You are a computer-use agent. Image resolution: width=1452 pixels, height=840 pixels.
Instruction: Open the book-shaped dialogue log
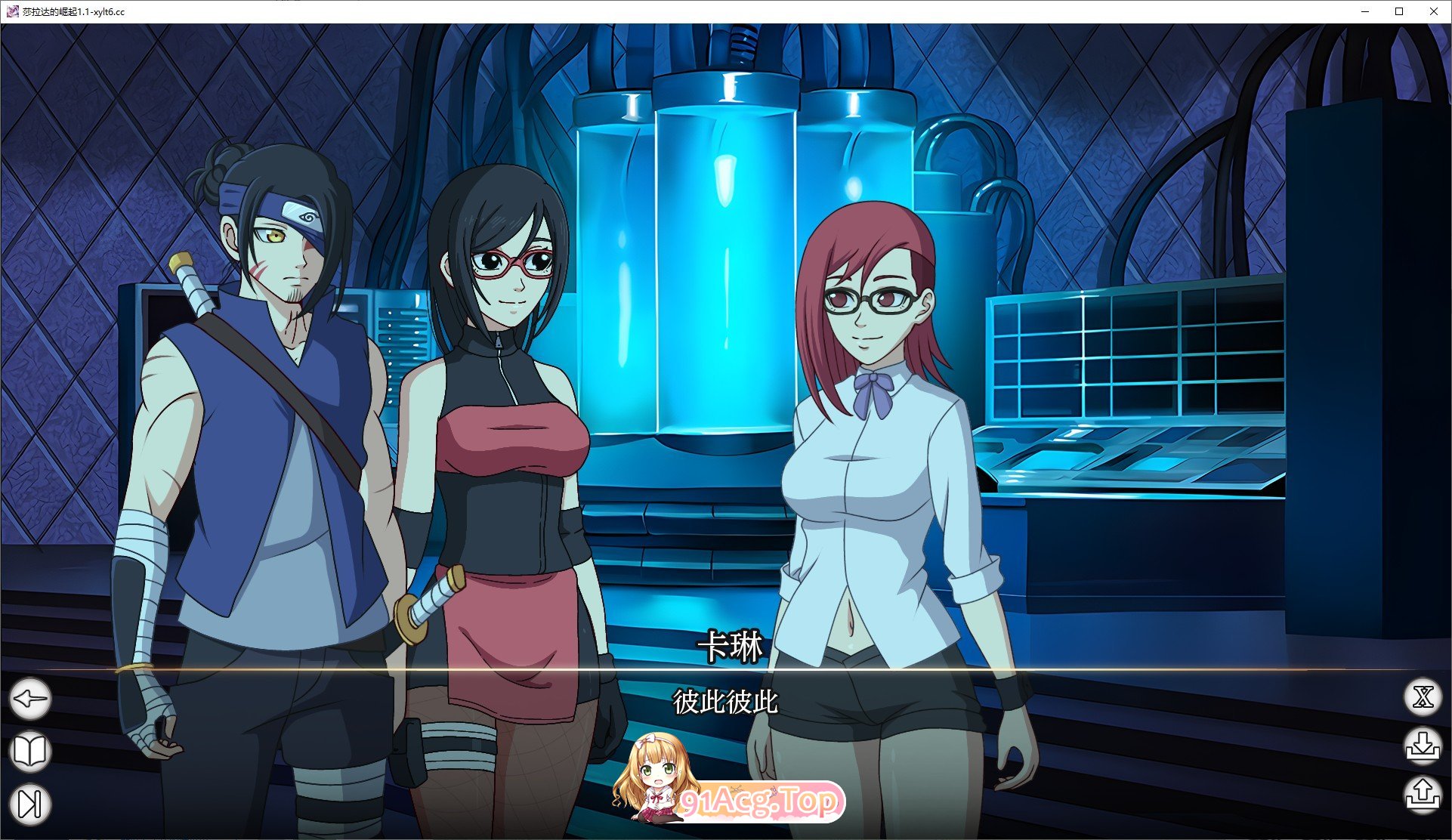pos(30,751)
